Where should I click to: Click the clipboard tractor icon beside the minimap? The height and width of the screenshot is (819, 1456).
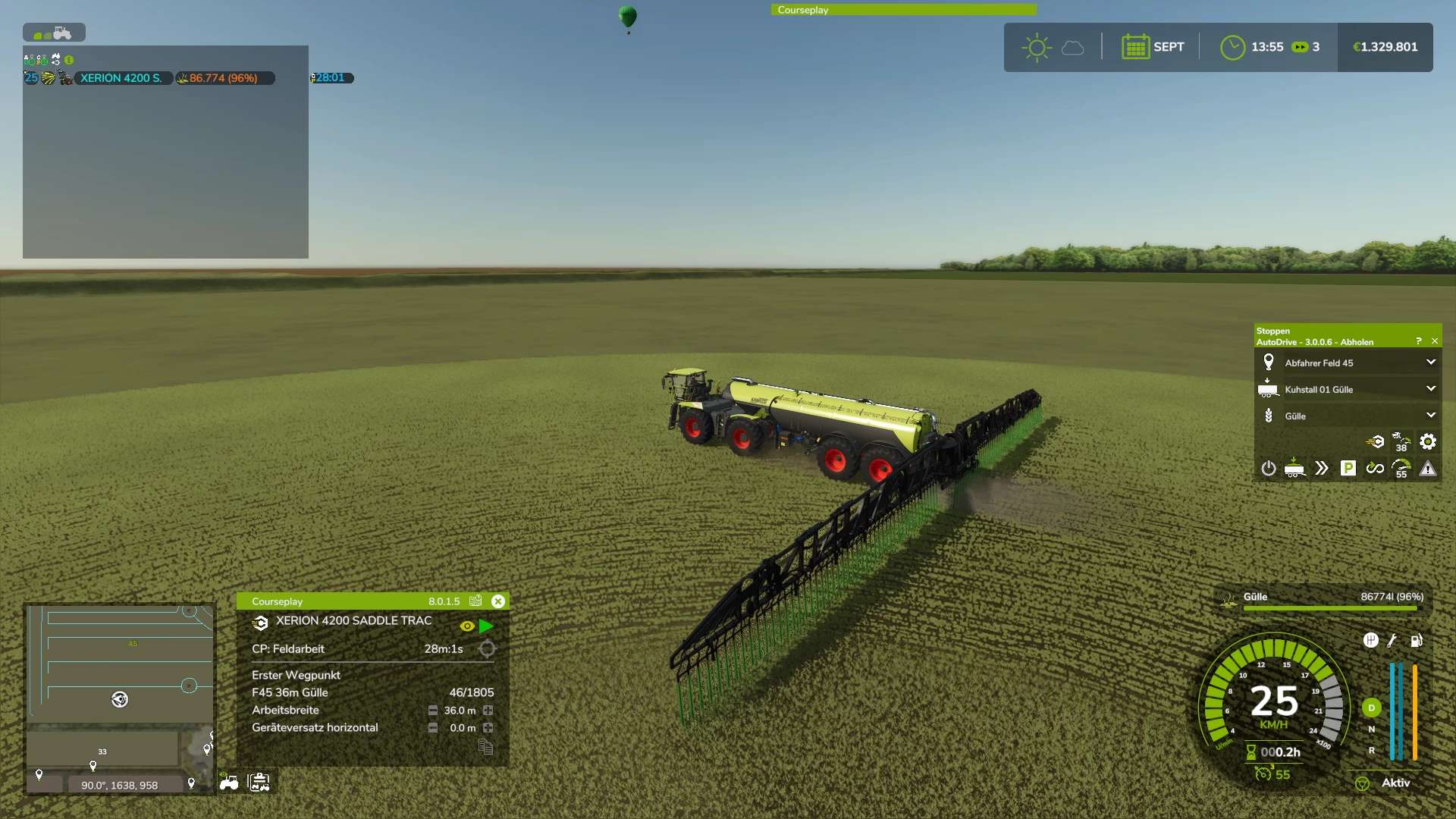pyautogui.click(x=259, y=783)
